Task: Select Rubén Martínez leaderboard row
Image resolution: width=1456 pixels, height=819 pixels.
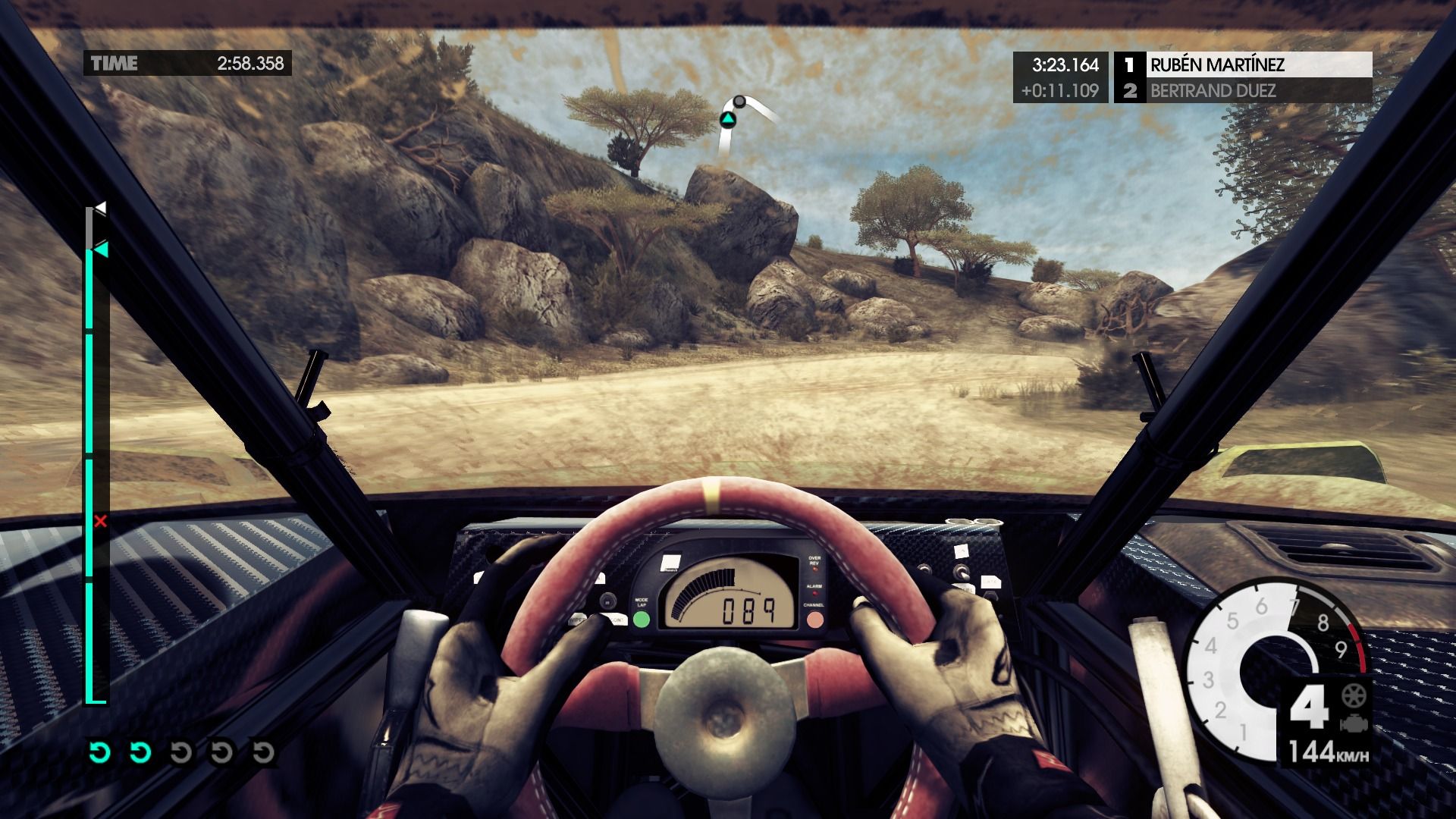Action: pos(1244,64)
